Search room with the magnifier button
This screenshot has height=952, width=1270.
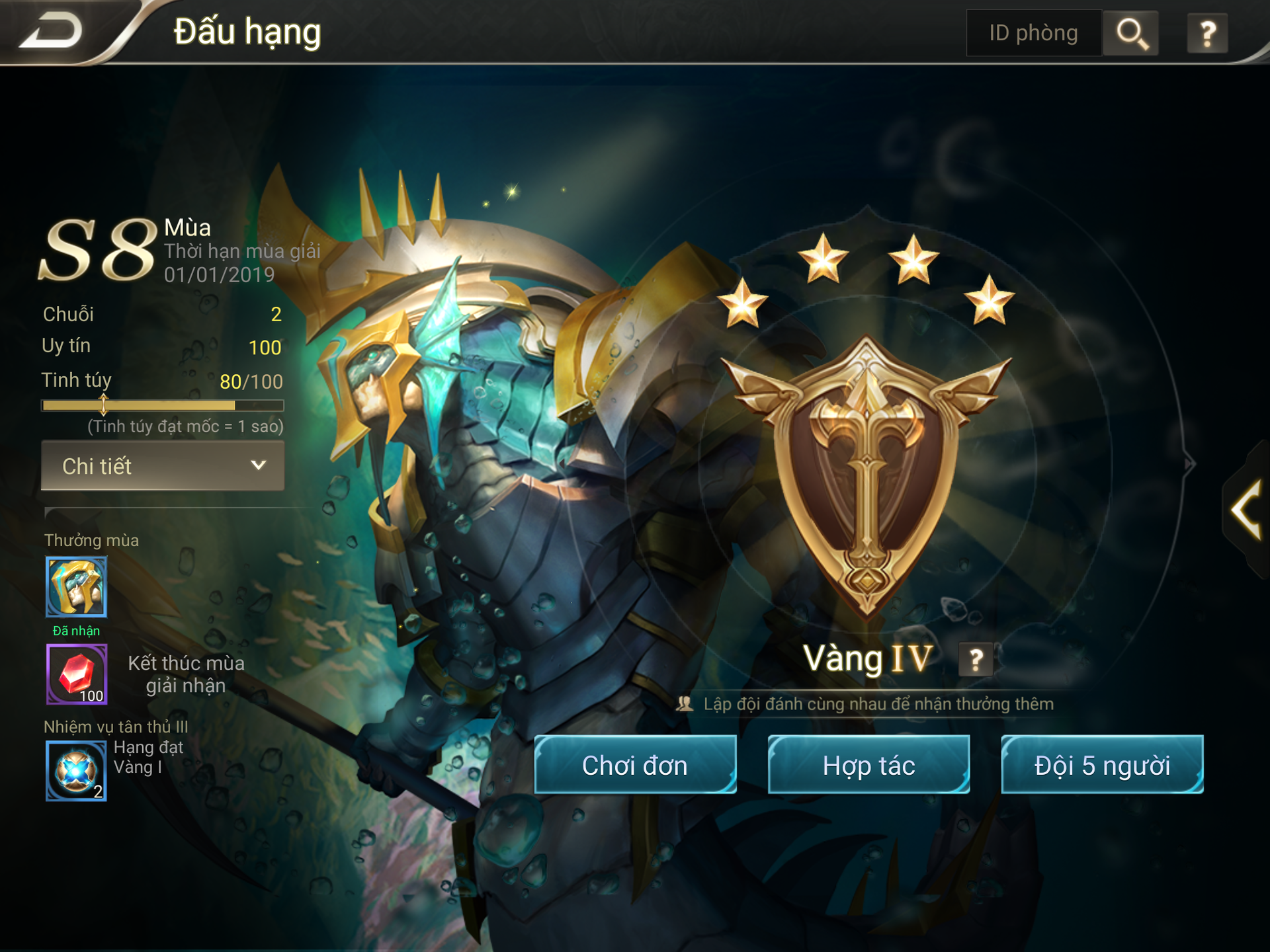tap(1131, 33)
